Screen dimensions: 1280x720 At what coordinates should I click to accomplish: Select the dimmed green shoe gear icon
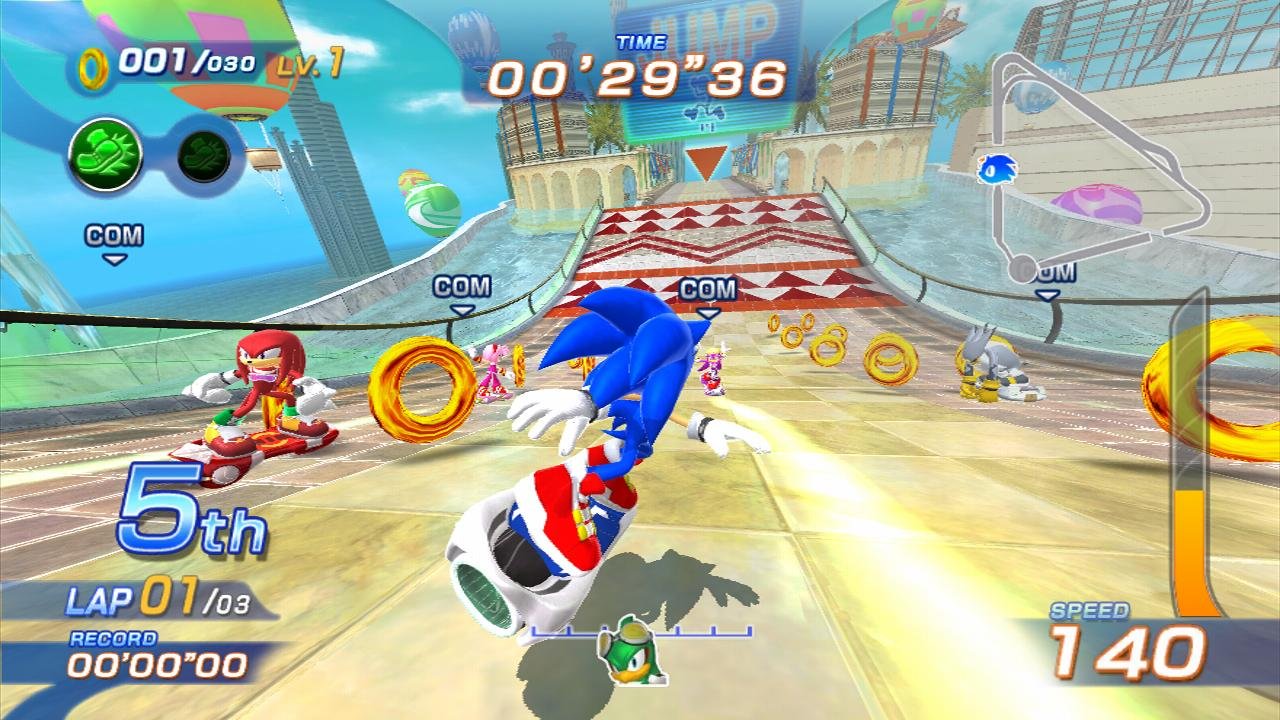point(204,153)
